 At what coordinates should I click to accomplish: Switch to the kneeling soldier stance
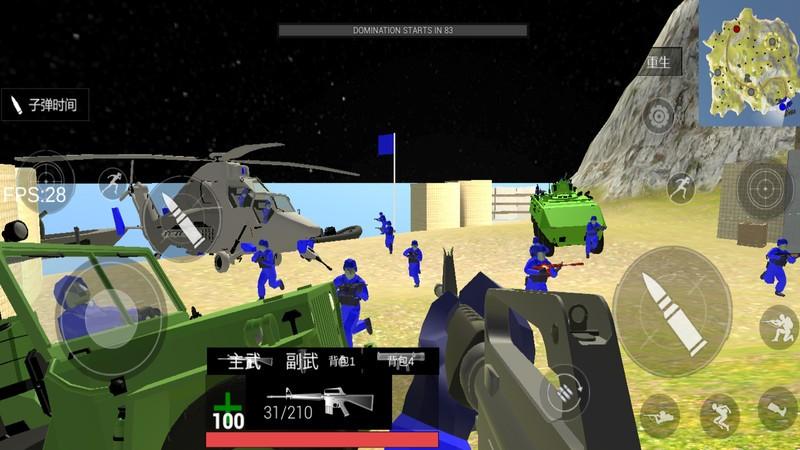pyautogui.click(x=778, y=326)
